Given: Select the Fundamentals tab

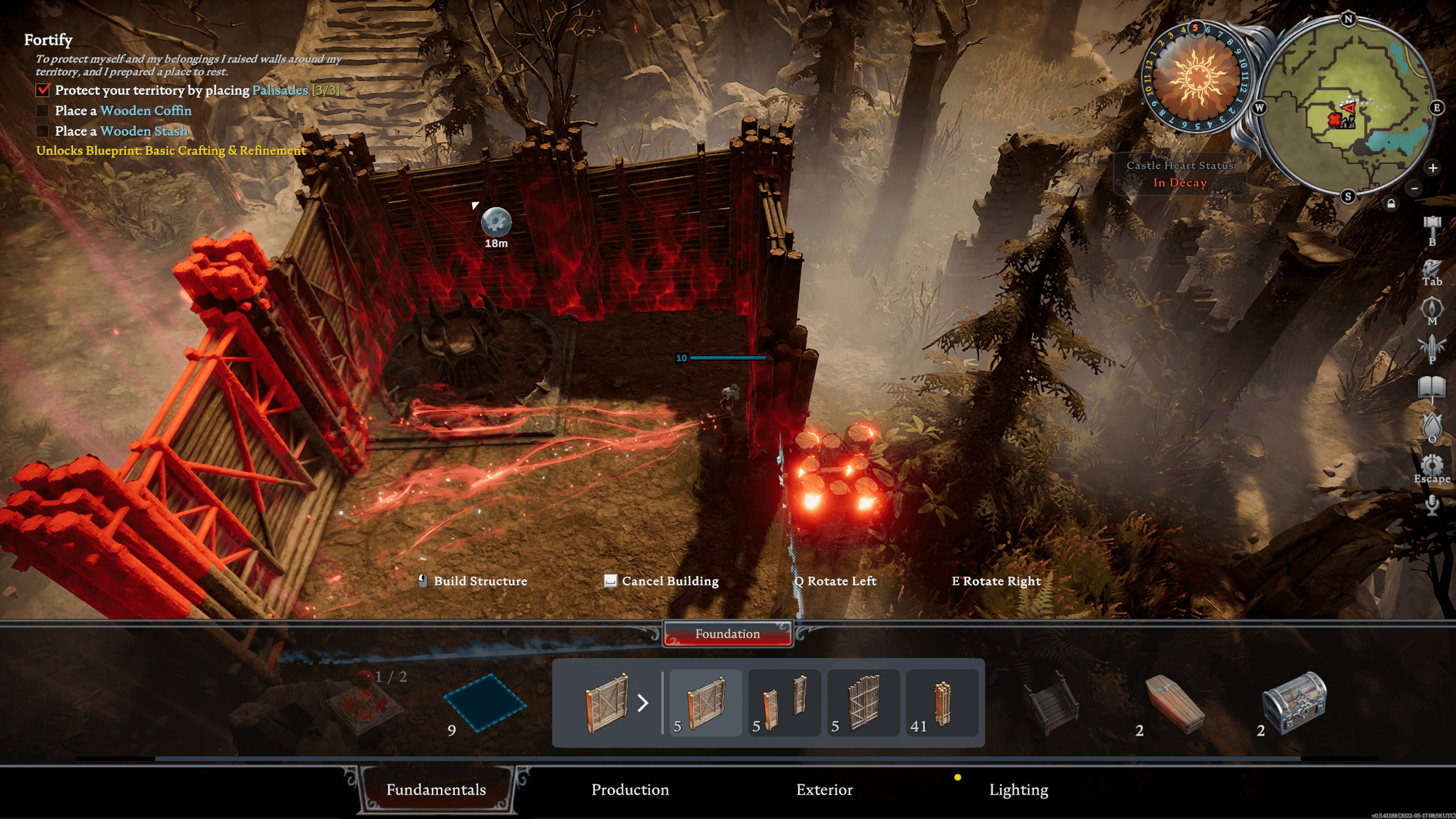Looking at the screenshot, I should pos(436,789).
